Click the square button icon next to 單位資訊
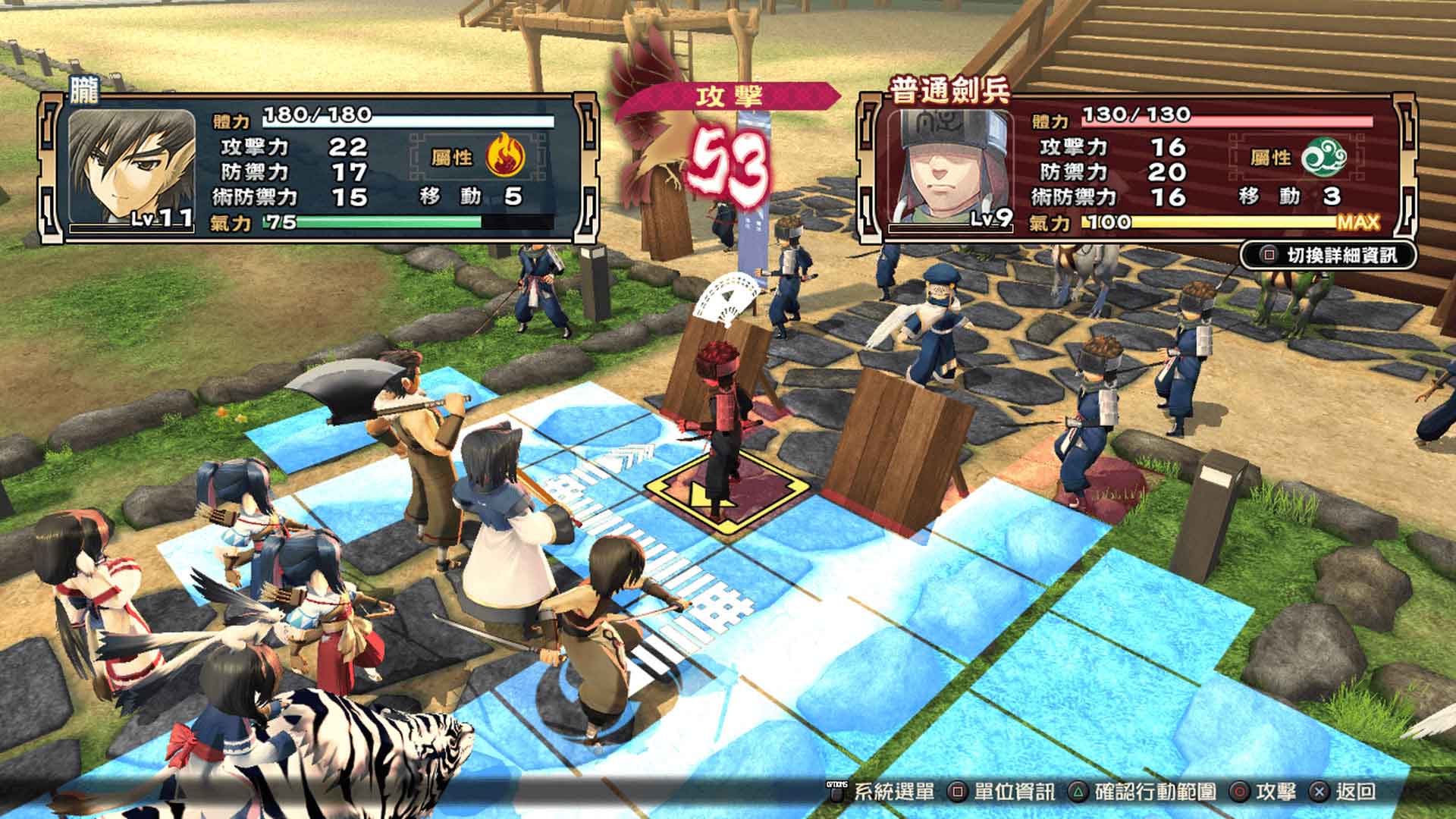1456x819 pixels. click(958, 793)
